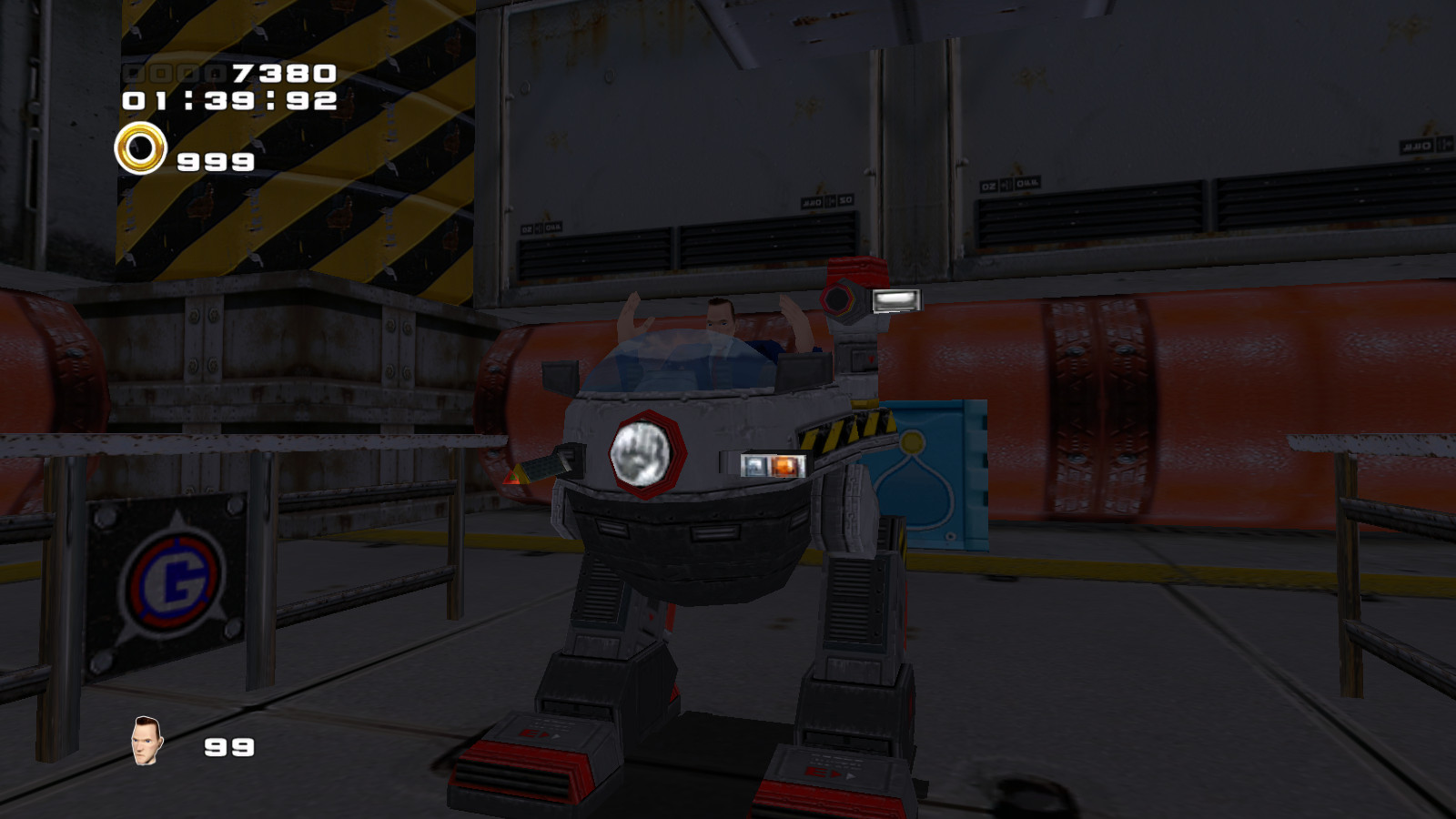Viewport: 1456px width, 819px height.
Task: Click the golden ring icon in the HUD
Action: [143, 149]
